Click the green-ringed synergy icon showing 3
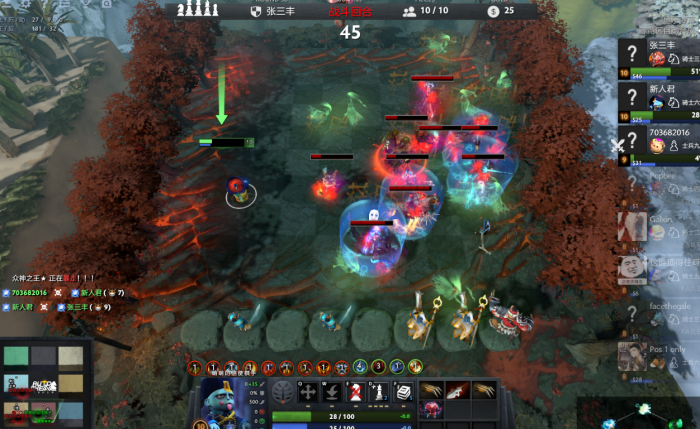The height and width of the screenshot is (429, 700). [x=379, y=367]
